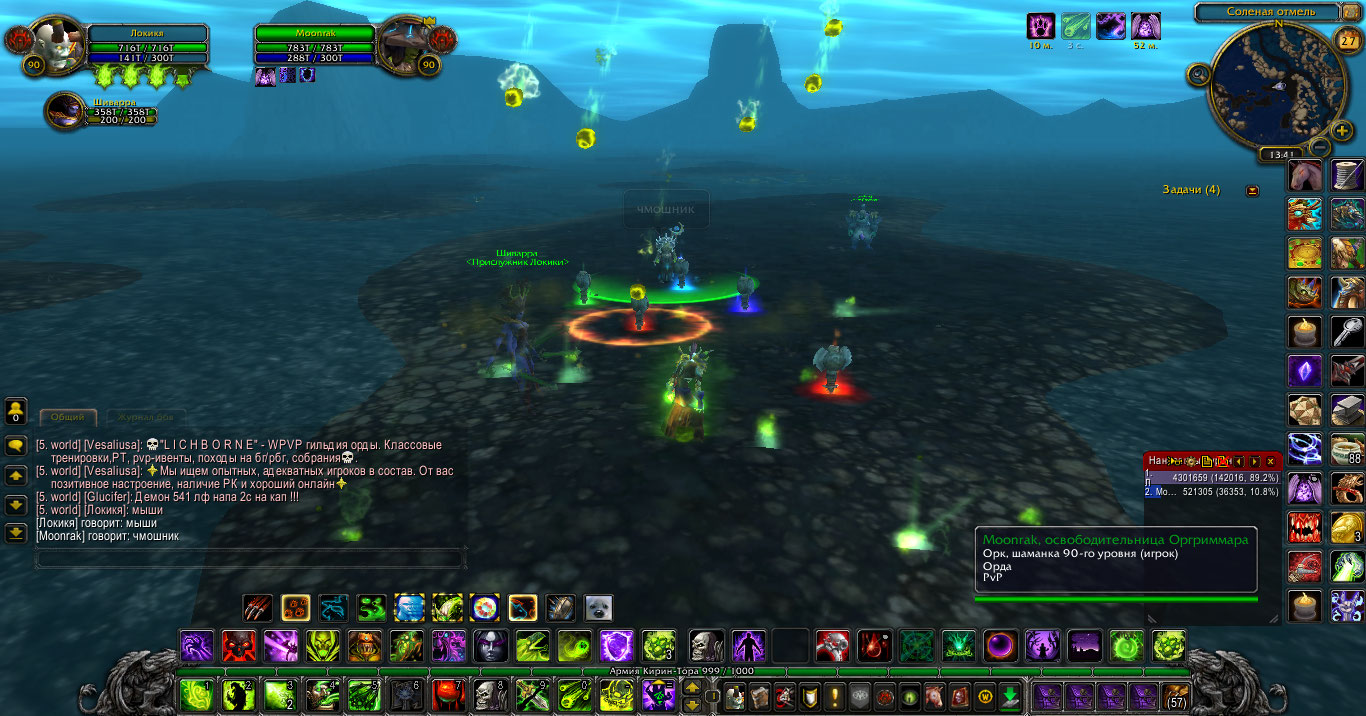Close the damage meter window
Viewport: 1366px width, 716px height.
(x=1270, y=461)
